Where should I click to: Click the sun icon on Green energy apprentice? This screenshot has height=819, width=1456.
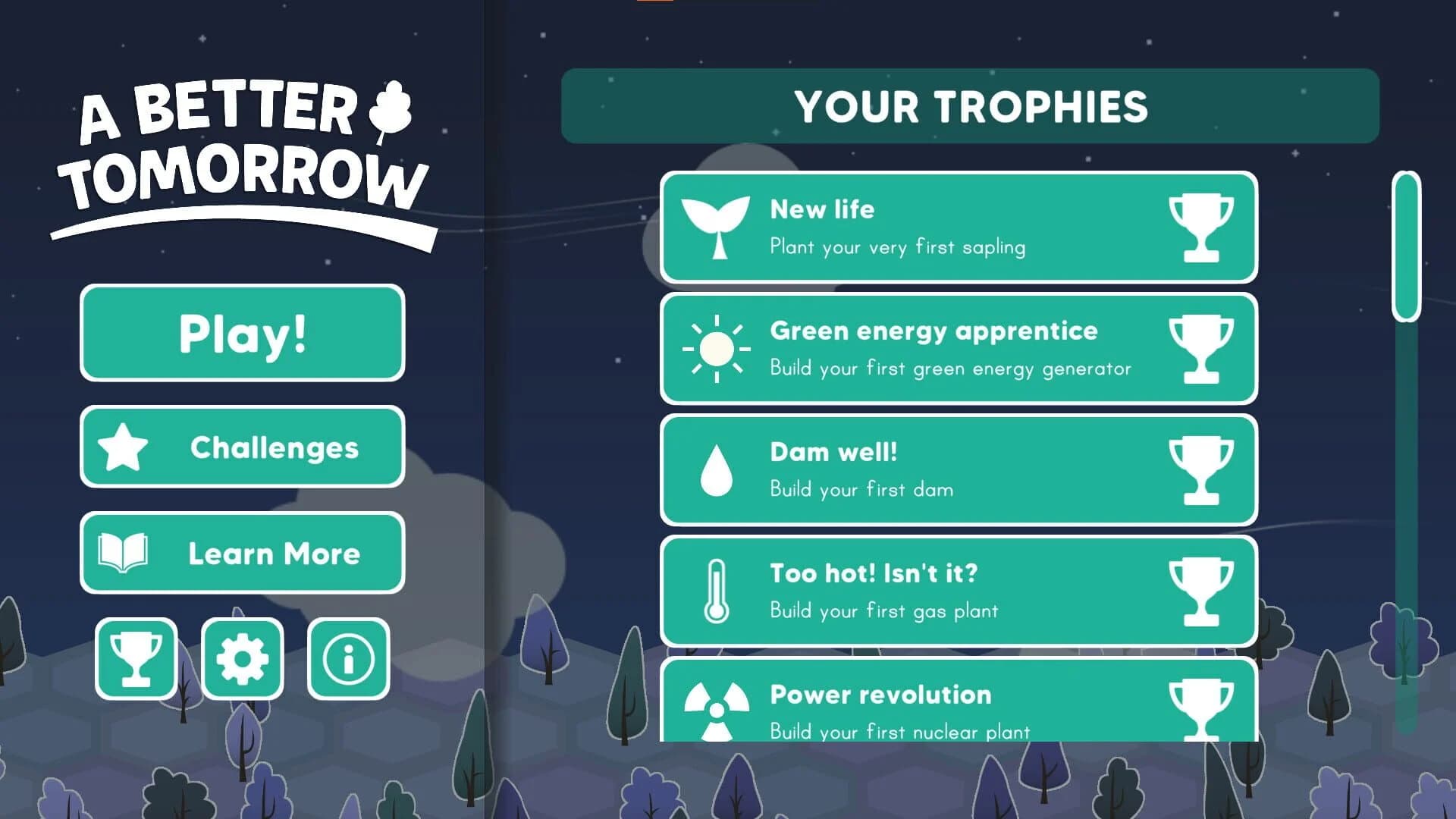tap(714, 349)
